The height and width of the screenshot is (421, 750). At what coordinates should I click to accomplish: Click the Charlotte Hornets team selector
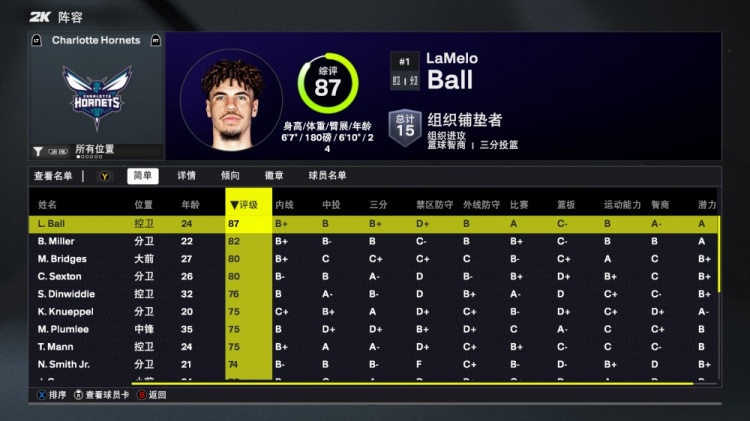pos(96,41)
